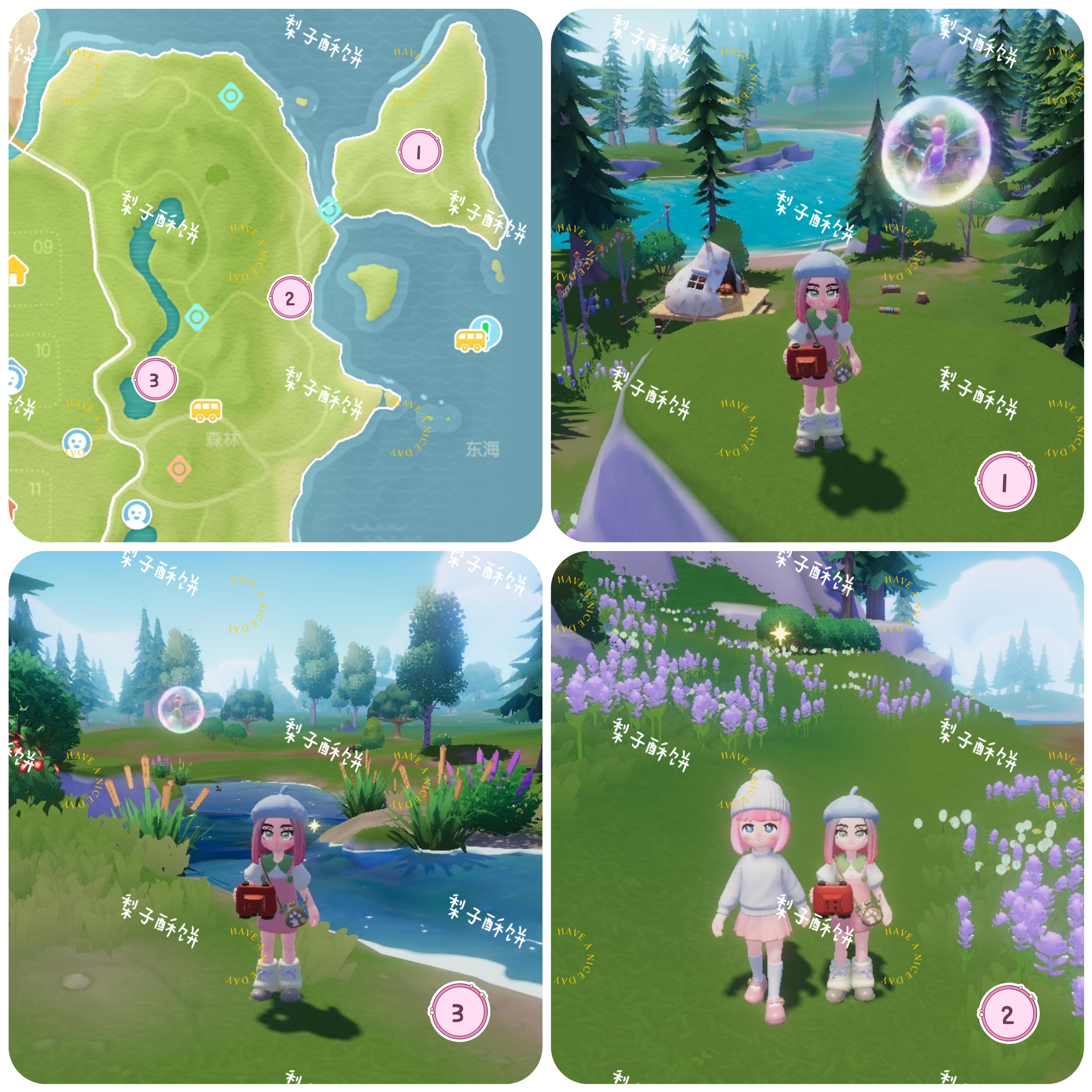Select pink map marker numbered 2
The image size is (1092, 1092).
coord(290,297)
